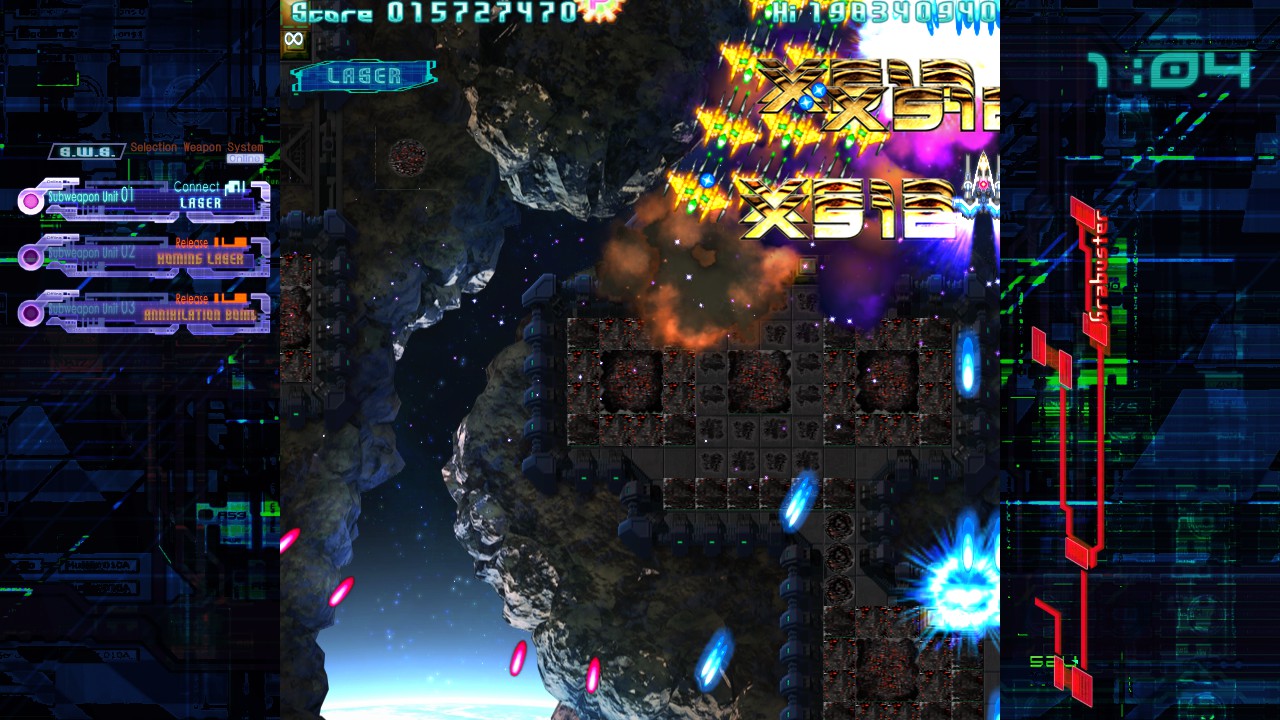Click the S.W.S. Selection Weapon System header
This screenshot has width=1280, height=720.
pyautogui.click(x=157, y=150)
